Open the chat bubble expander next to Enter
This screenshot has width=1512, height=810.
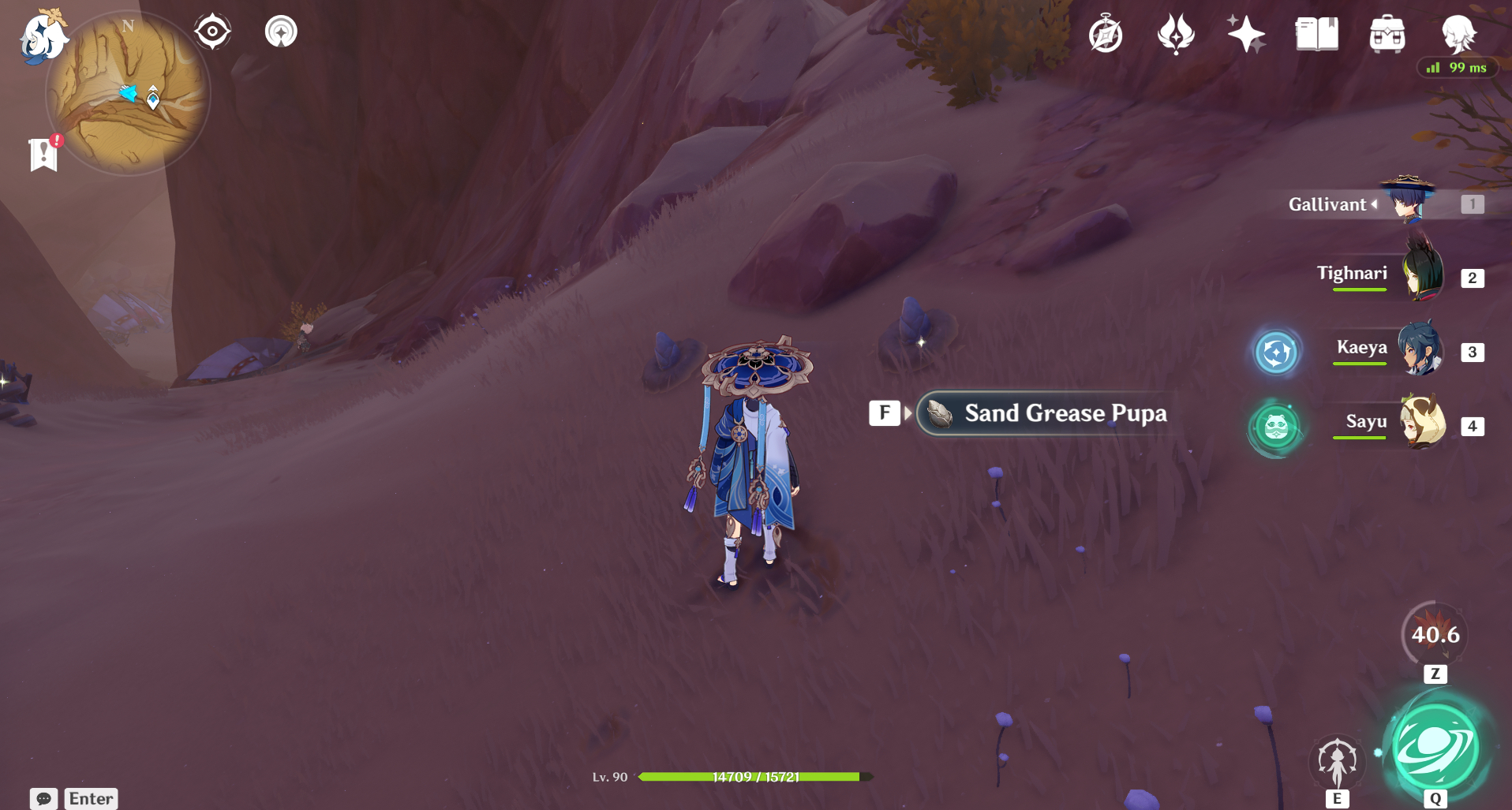43,798
